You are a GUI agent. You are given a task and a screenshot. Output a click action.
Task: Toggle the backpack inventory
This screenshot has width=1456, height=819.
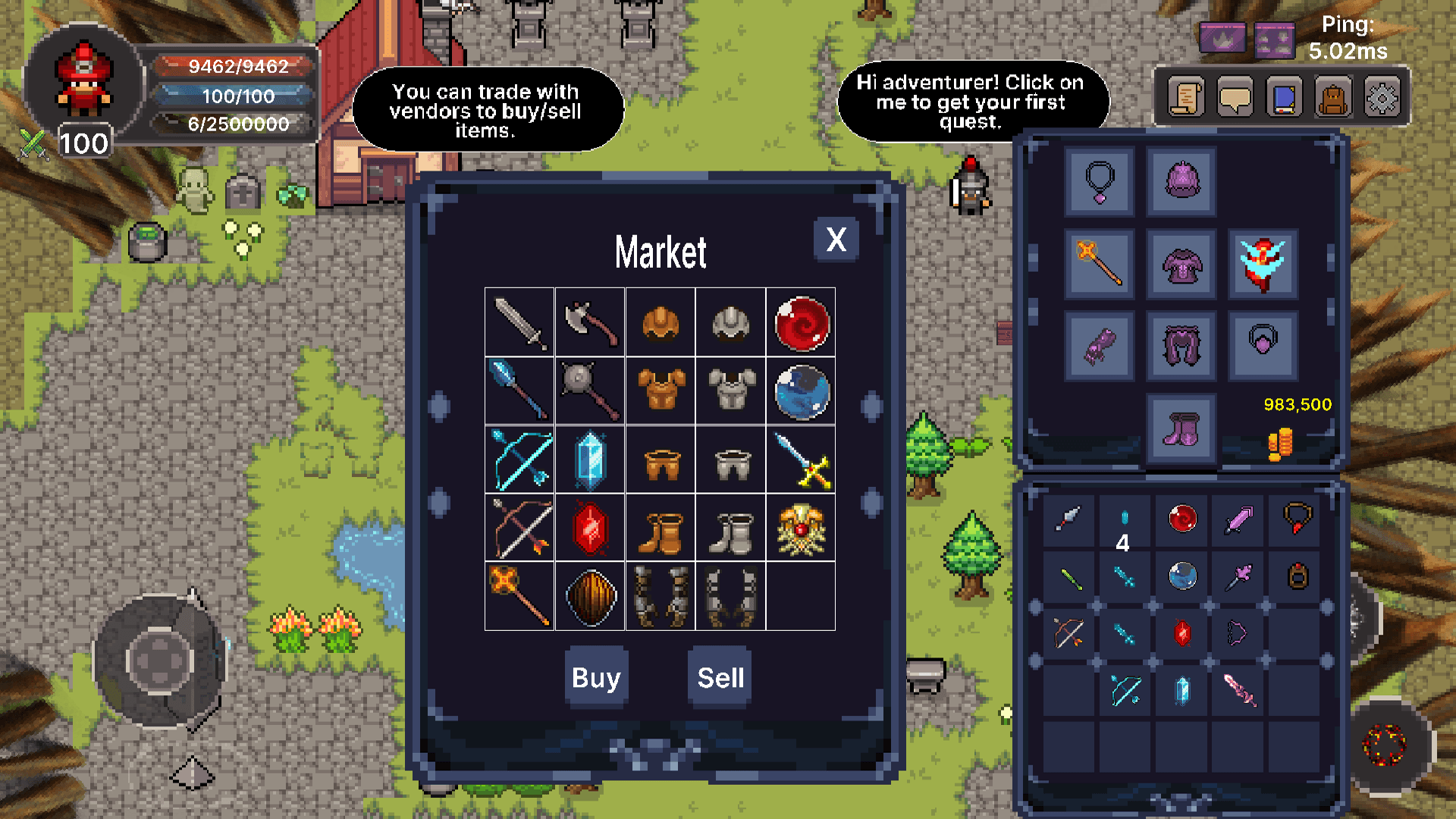click(1333, 98)
